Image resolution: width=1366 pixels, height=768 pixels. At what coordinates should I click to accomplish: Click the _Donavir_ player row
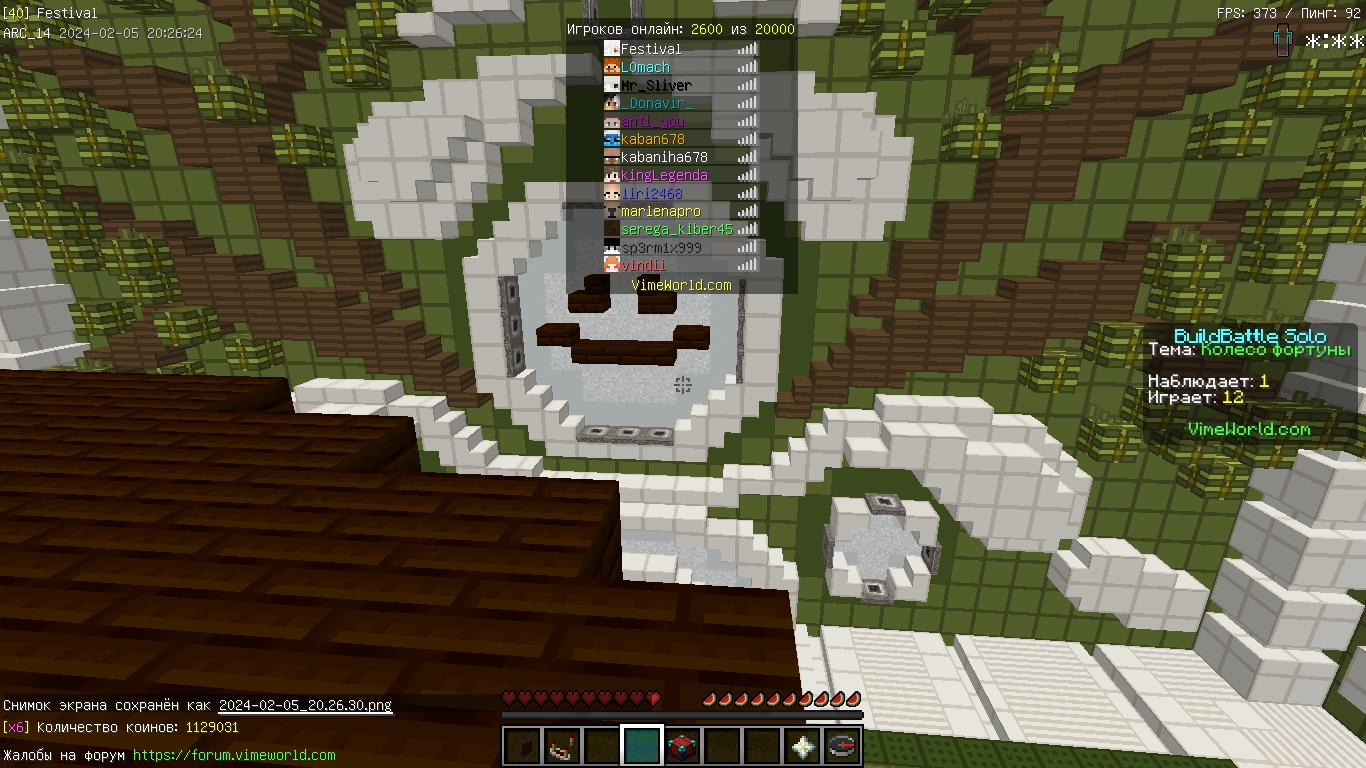click(657, 103)
